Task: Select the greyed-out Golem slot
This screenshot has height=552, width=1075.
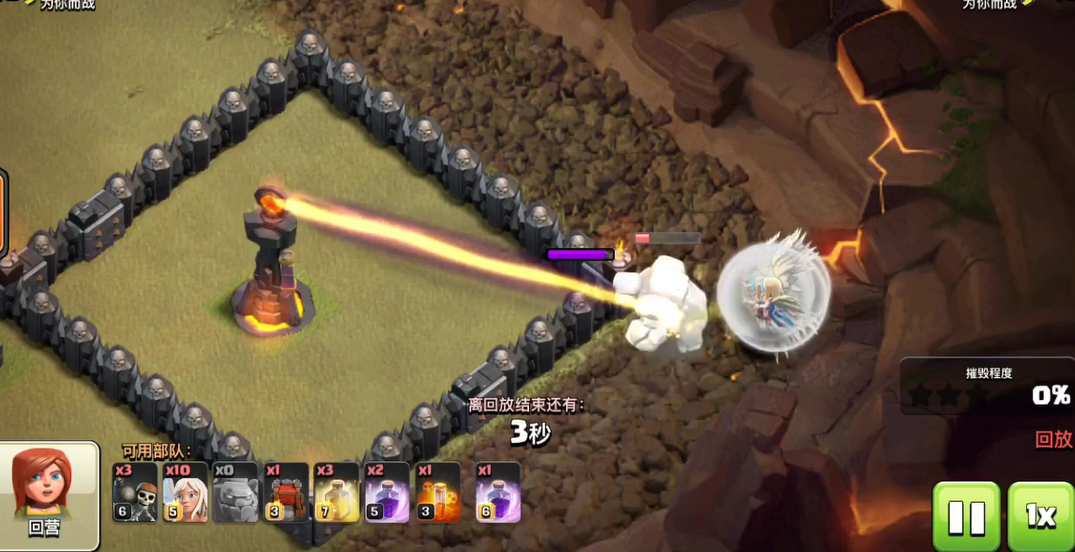Action: 236,492
